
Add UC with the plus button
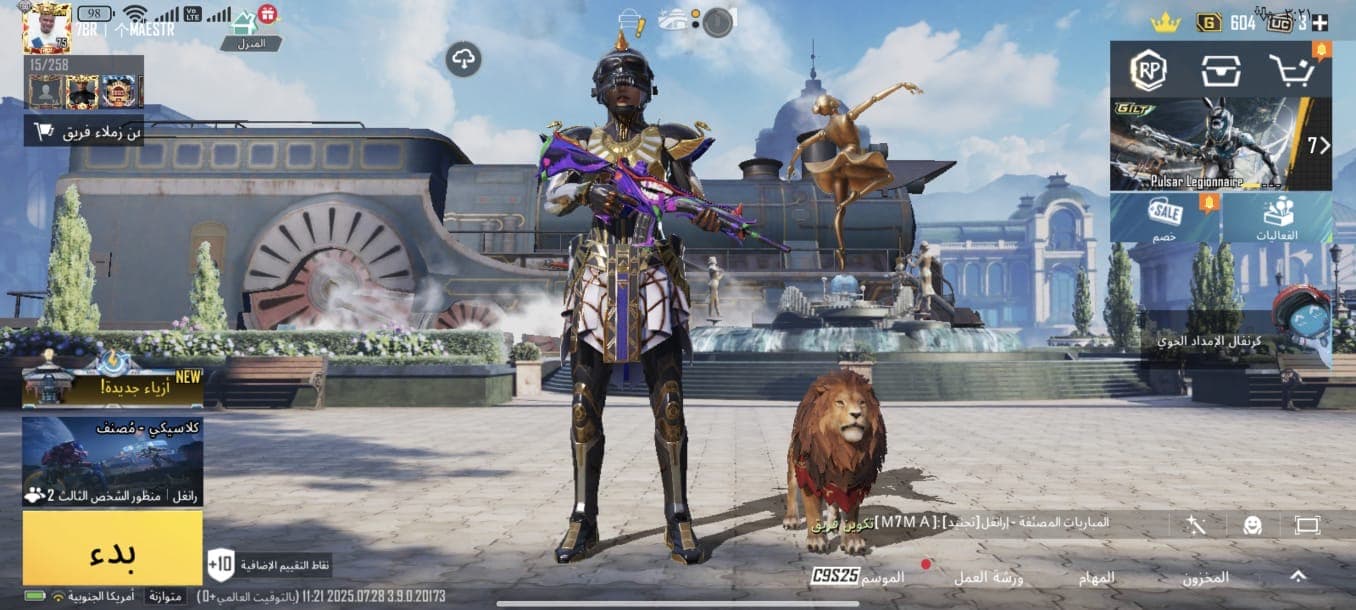click(x=1320, y=23)
